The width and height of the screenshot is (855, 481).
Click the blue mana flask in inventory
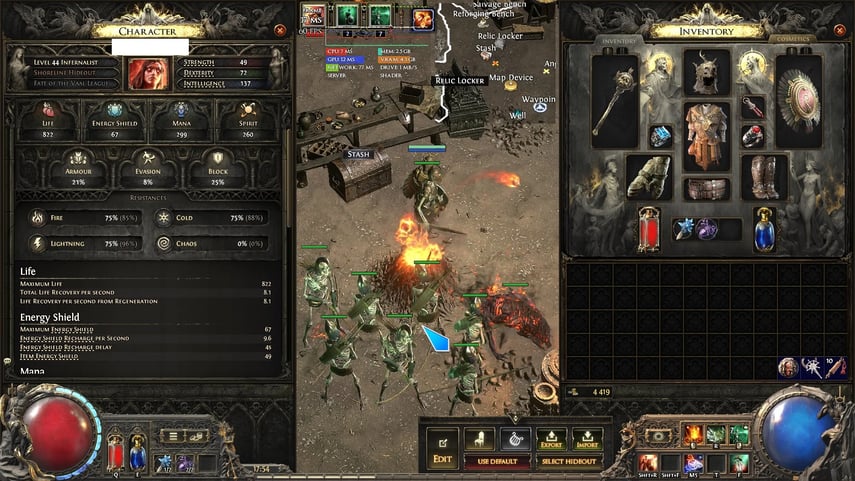coord(764,228)
